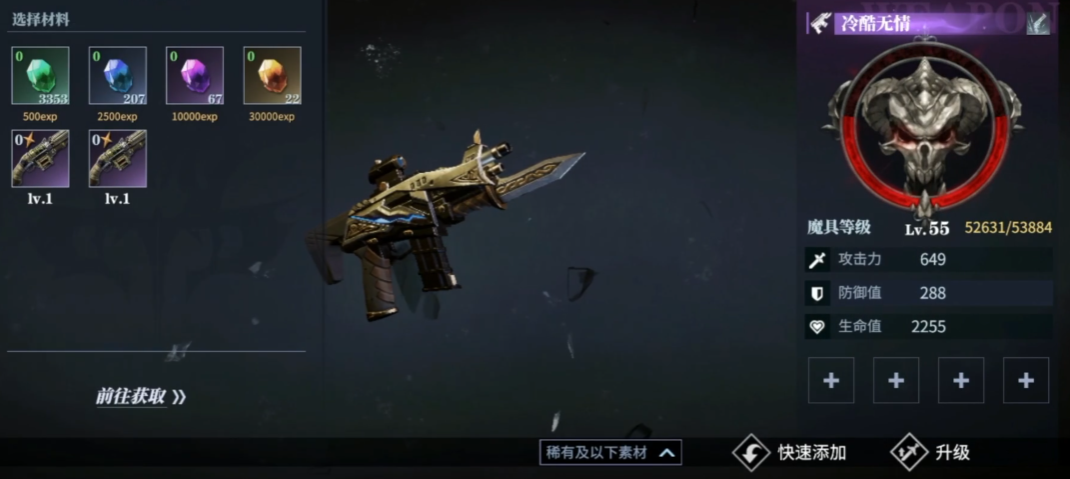Click the 升级 upgrade button

(x=931, y=453)
